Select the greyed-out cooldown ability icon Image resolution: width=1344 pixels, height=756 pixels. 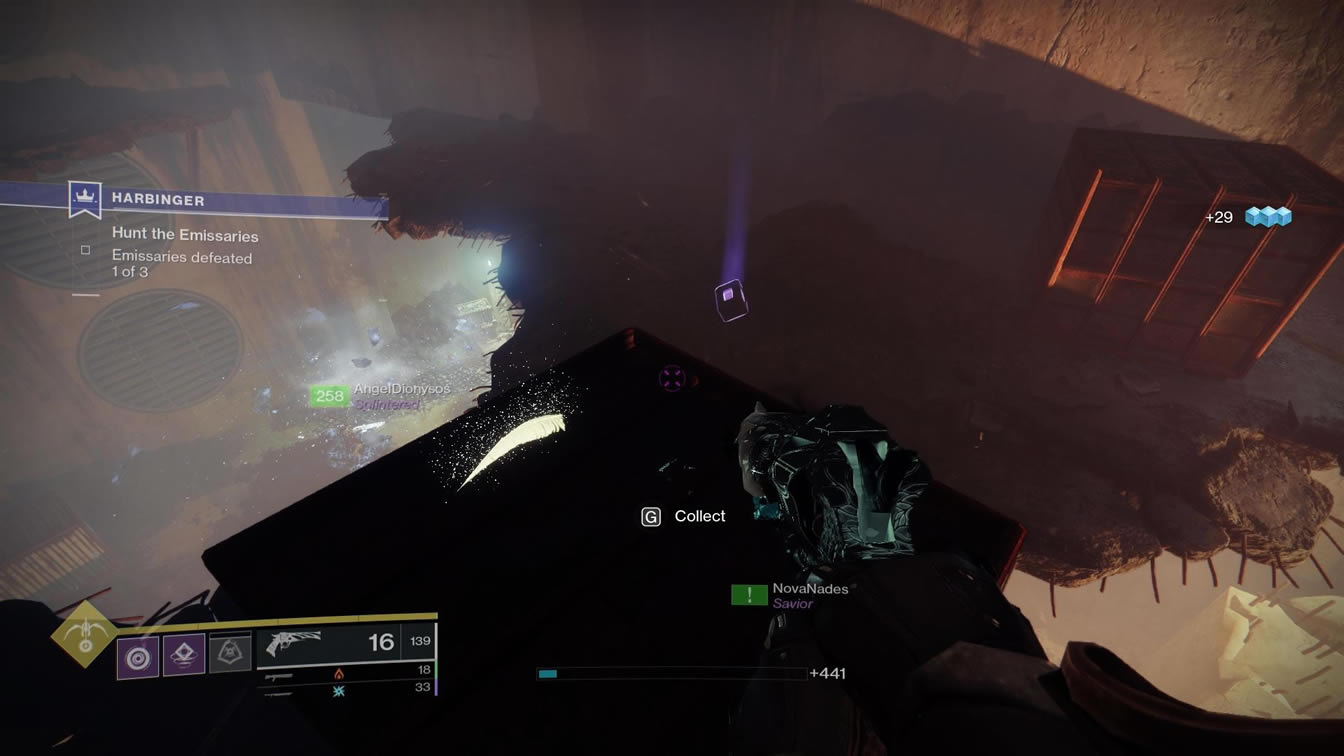click(x=230, y=653)
